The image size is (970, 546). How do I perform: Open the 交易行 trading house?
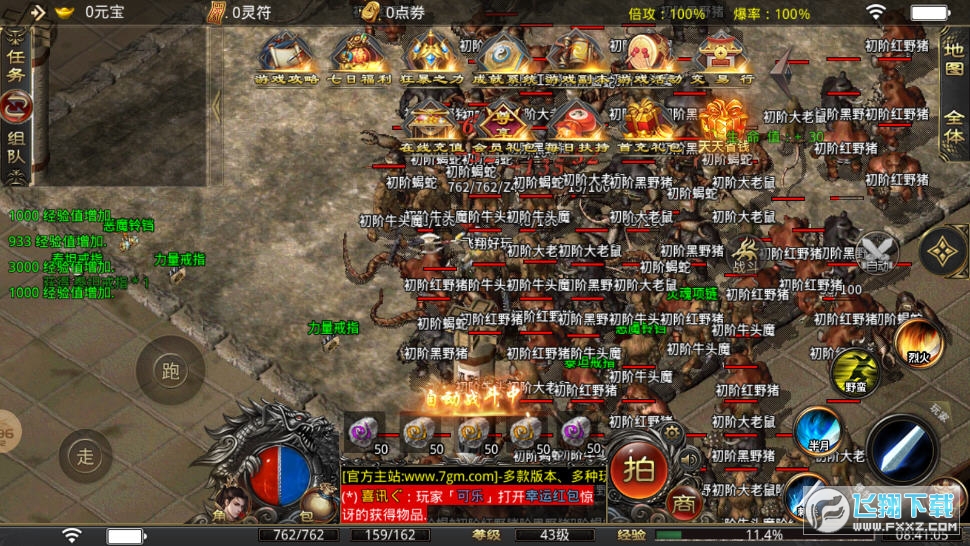click(720, 57)
